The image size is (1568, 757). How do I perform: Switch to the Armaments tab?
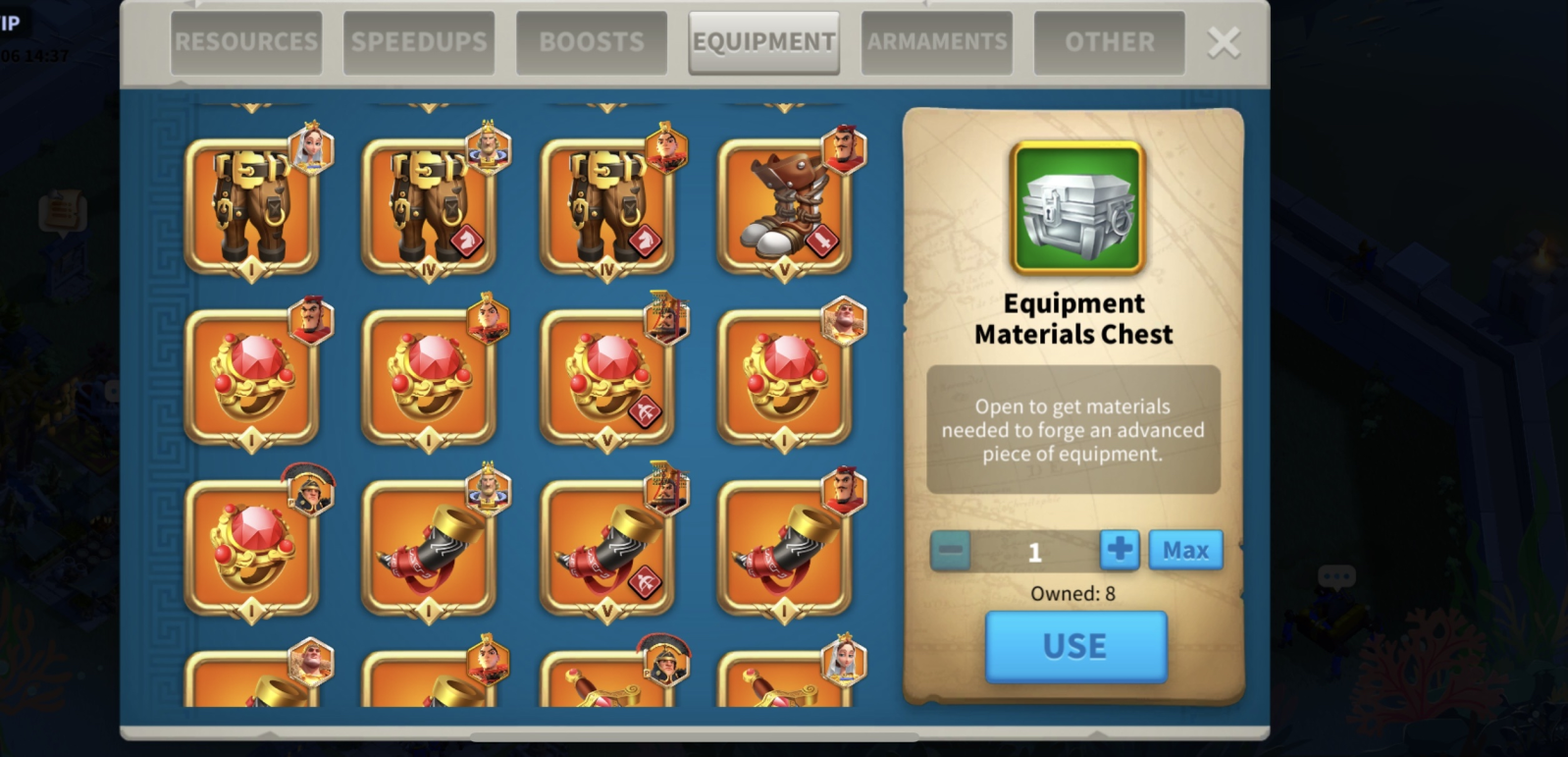[x=937, y=42]
